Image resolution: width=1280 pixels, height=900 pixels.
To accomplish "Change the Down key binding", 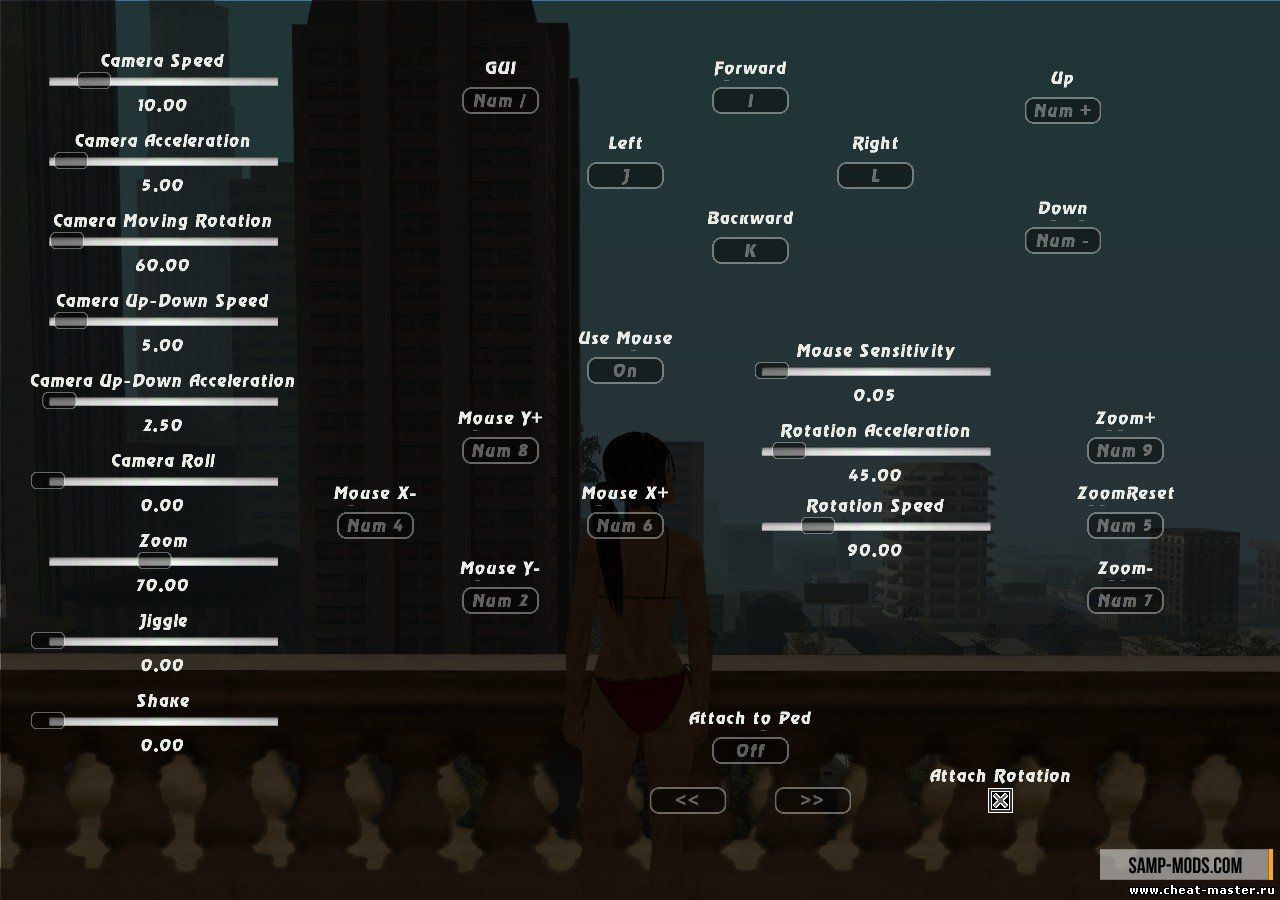I will (x=1062, y=241).
